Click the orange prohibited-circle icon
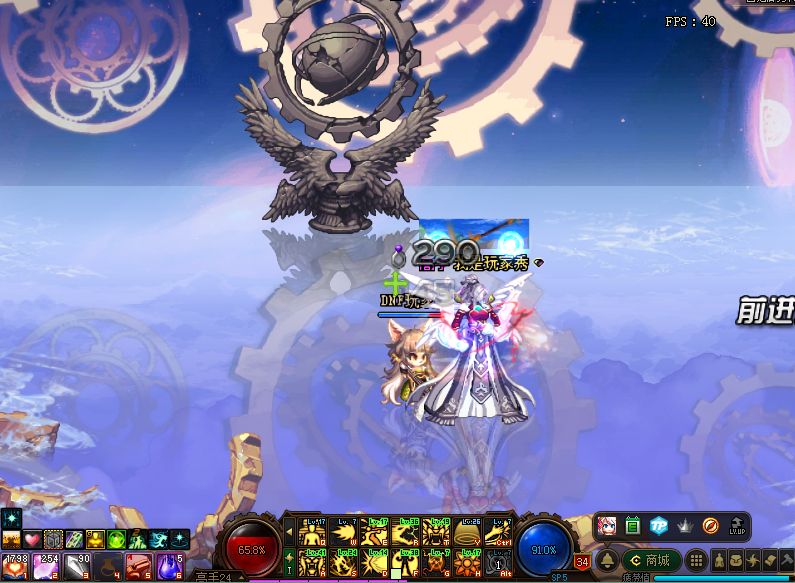The width and height of the screenshot is (795, 583). click(710, 526)
